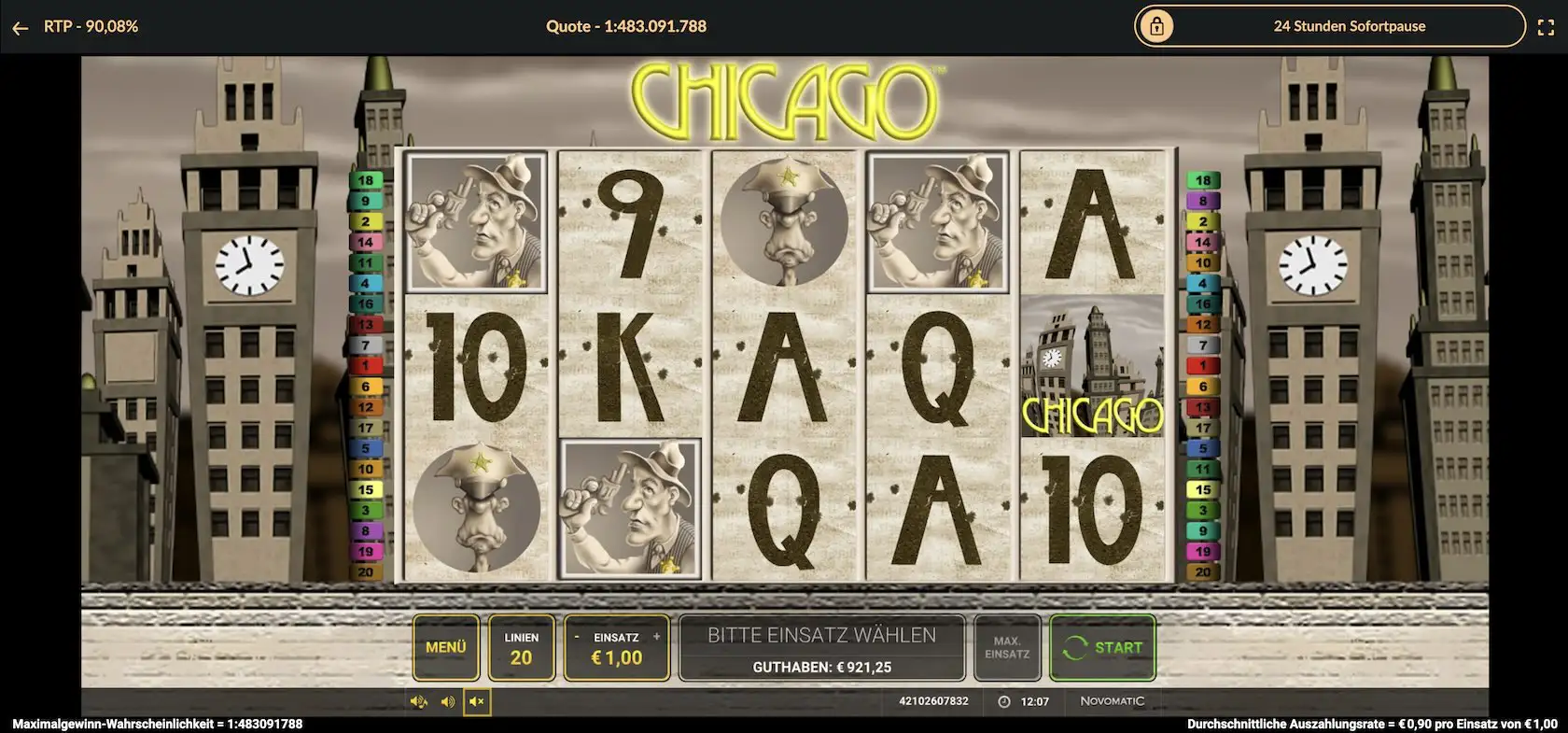
Task: Open the LINIEN line selector
Action: point(522,647)
